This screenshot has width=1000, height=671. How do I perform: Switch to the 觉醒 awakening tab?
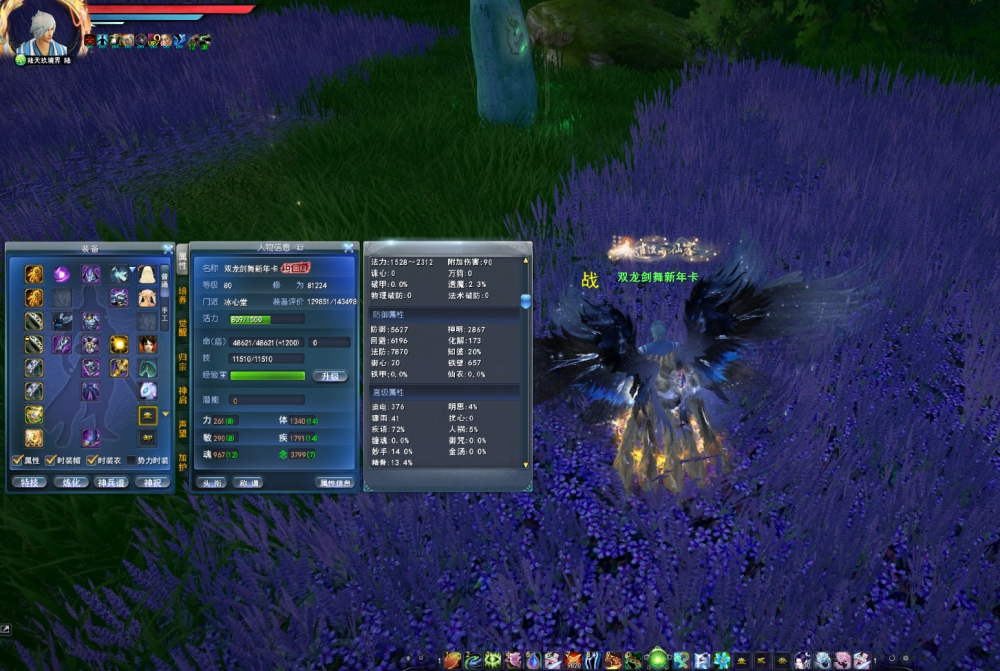click(183, 328)
